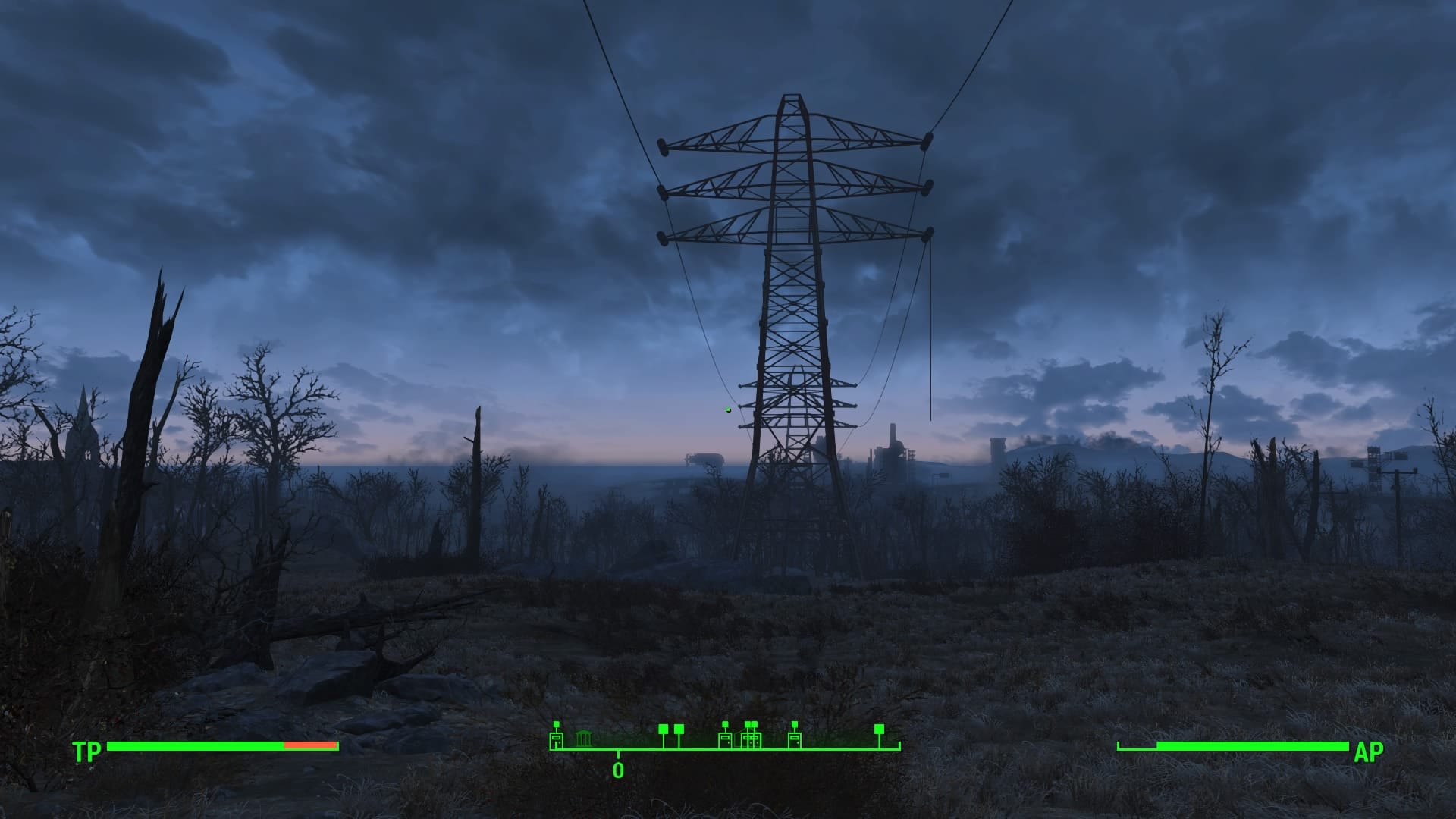1456x819 pixels.
Task: Select the square flag marker nearest compass right end
Action: click(x=879, y=730)
